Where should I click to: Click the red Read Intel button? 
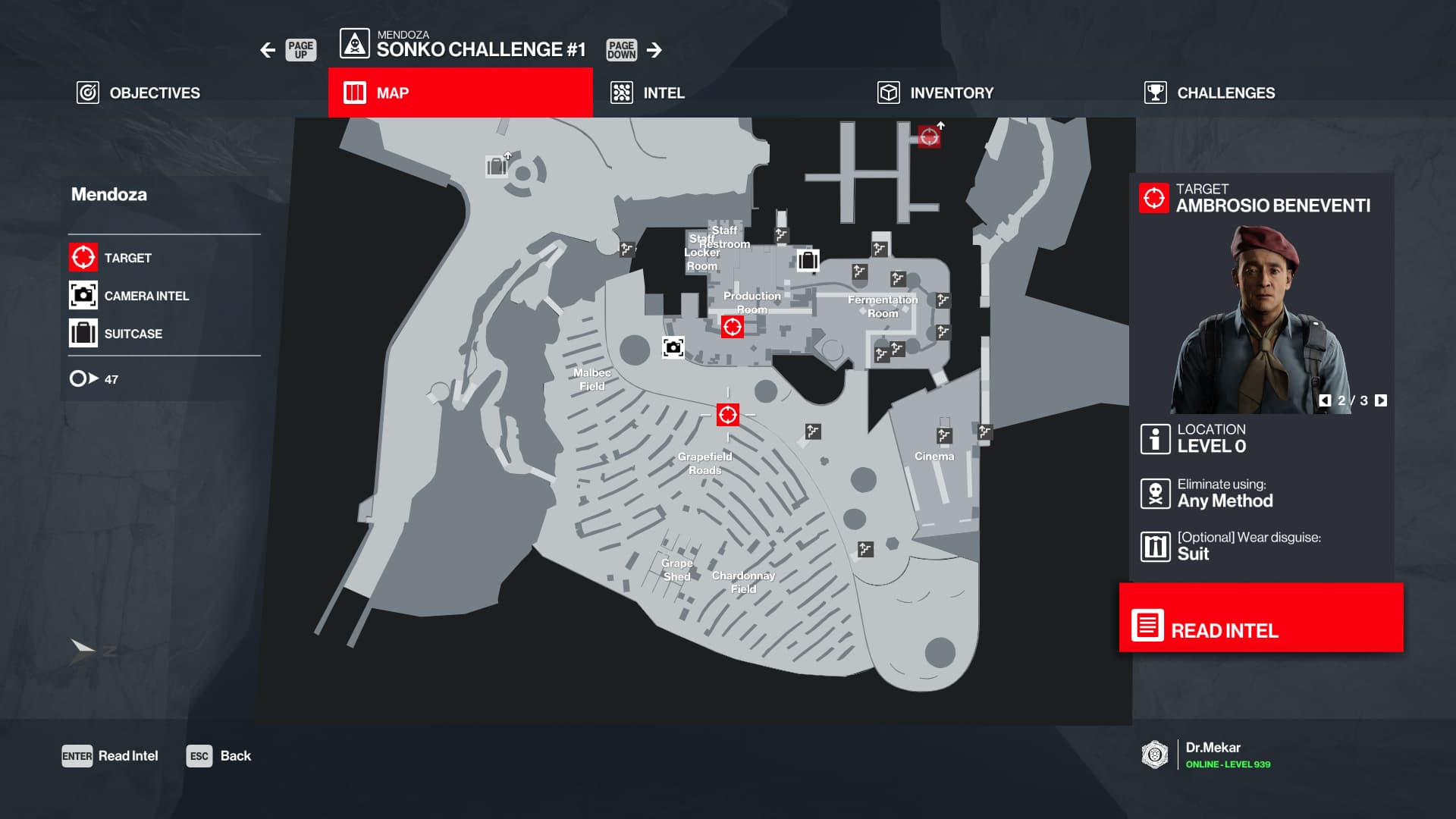(x=1261, y=617)
